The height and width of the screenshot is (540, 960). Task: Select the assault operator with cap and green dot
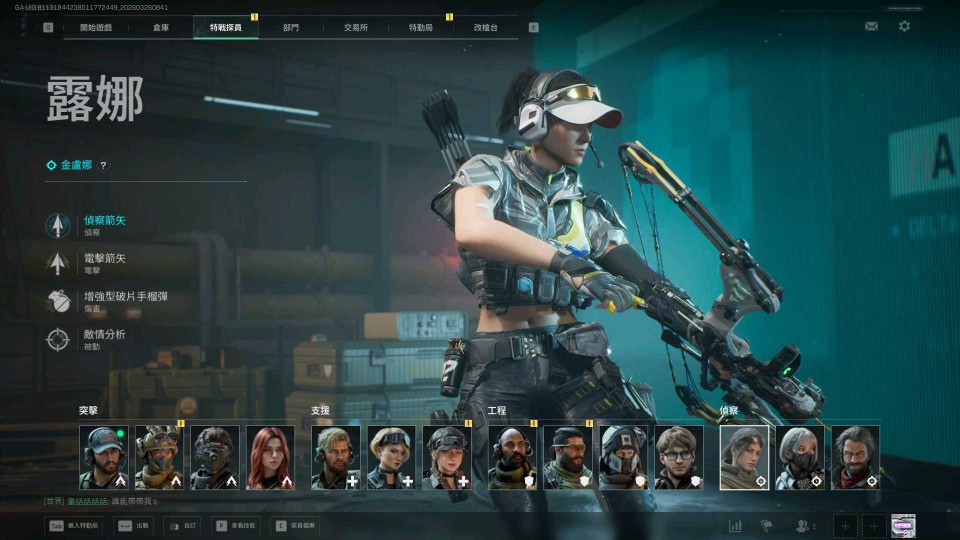[104, 457]
